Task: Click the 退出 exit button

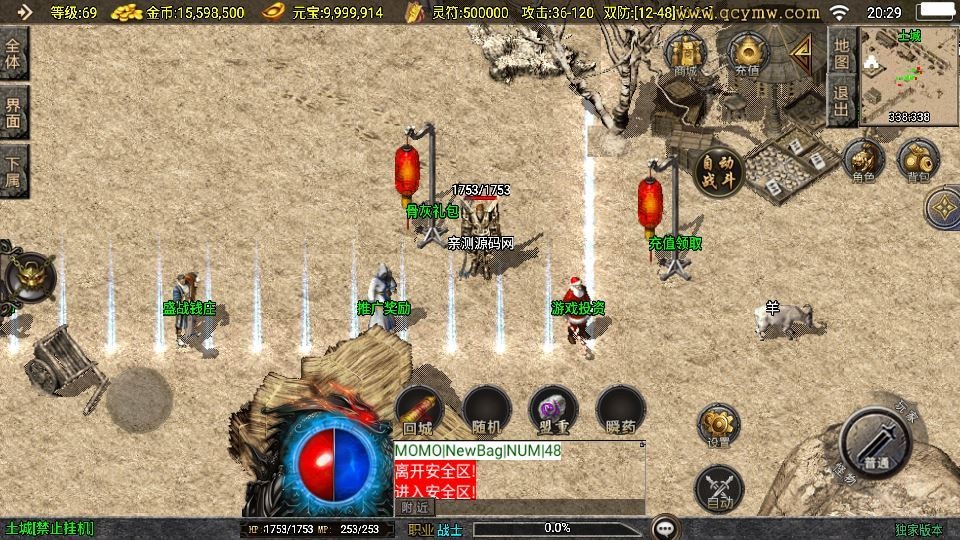Action: click(x=842, y=102)
